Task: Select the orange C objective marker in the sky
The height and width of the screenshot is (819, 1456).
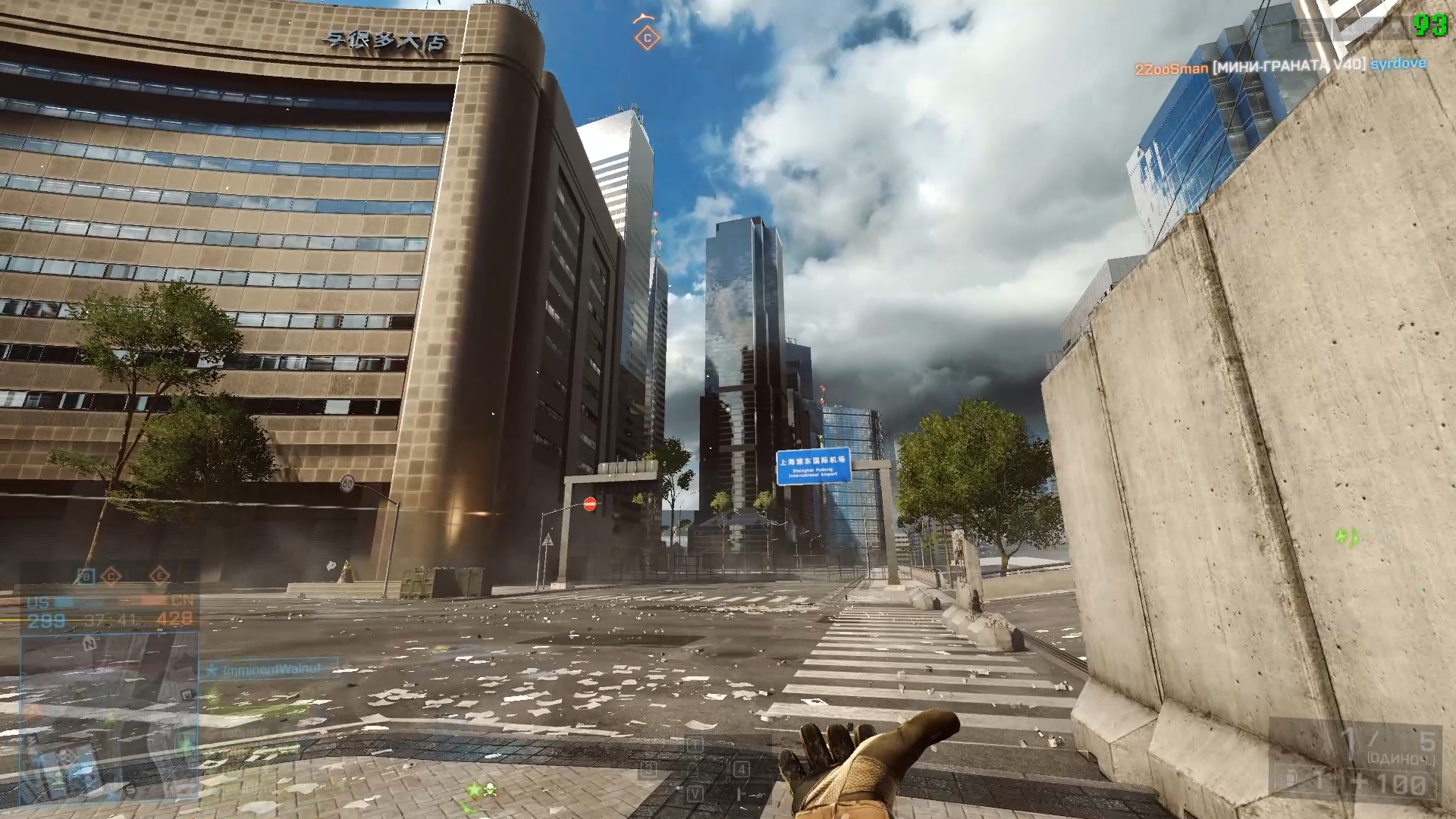Action: [x=647, y=37]
